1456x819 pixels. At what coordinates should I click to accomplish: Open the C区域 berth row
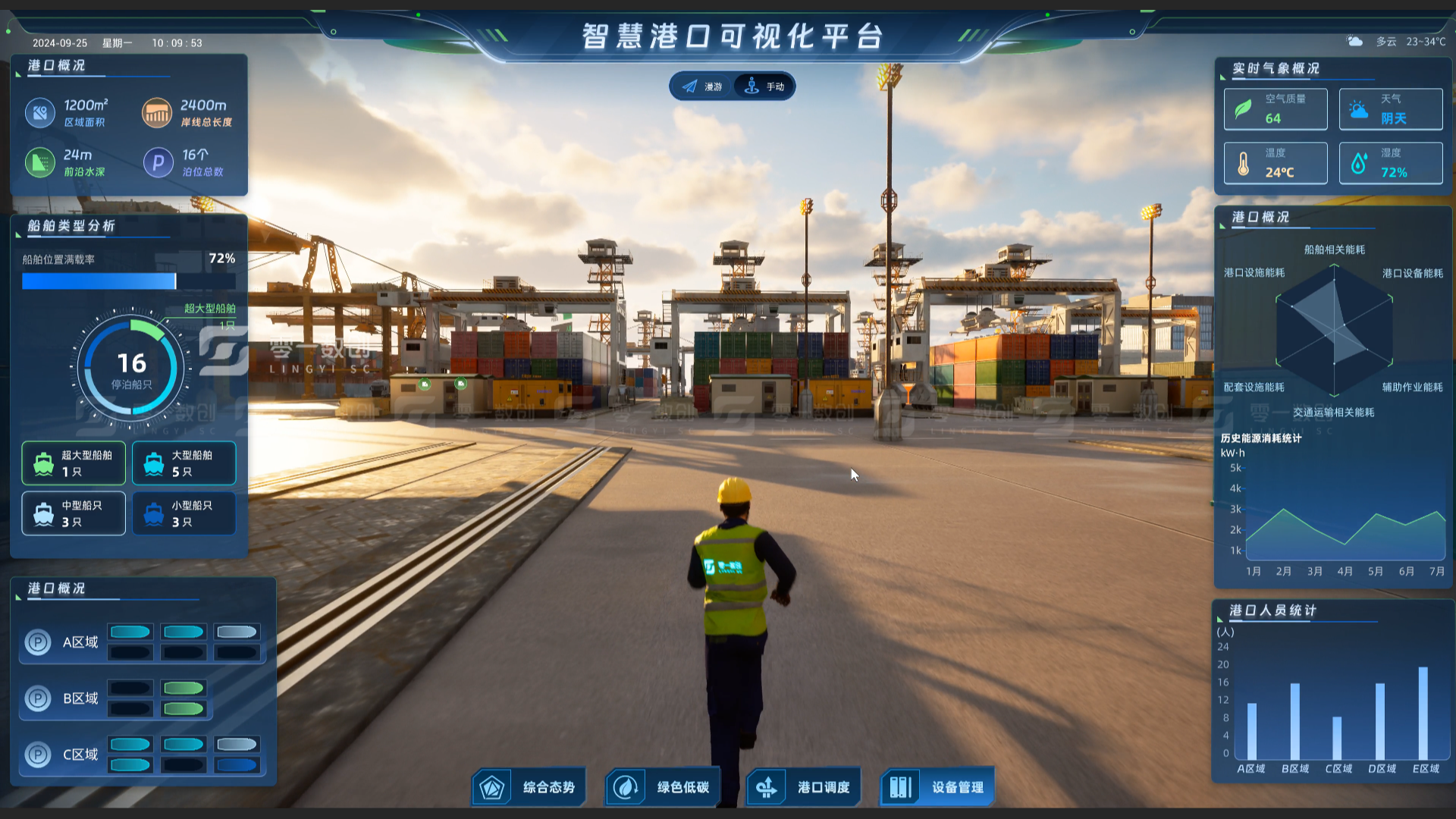coord(143,755)
